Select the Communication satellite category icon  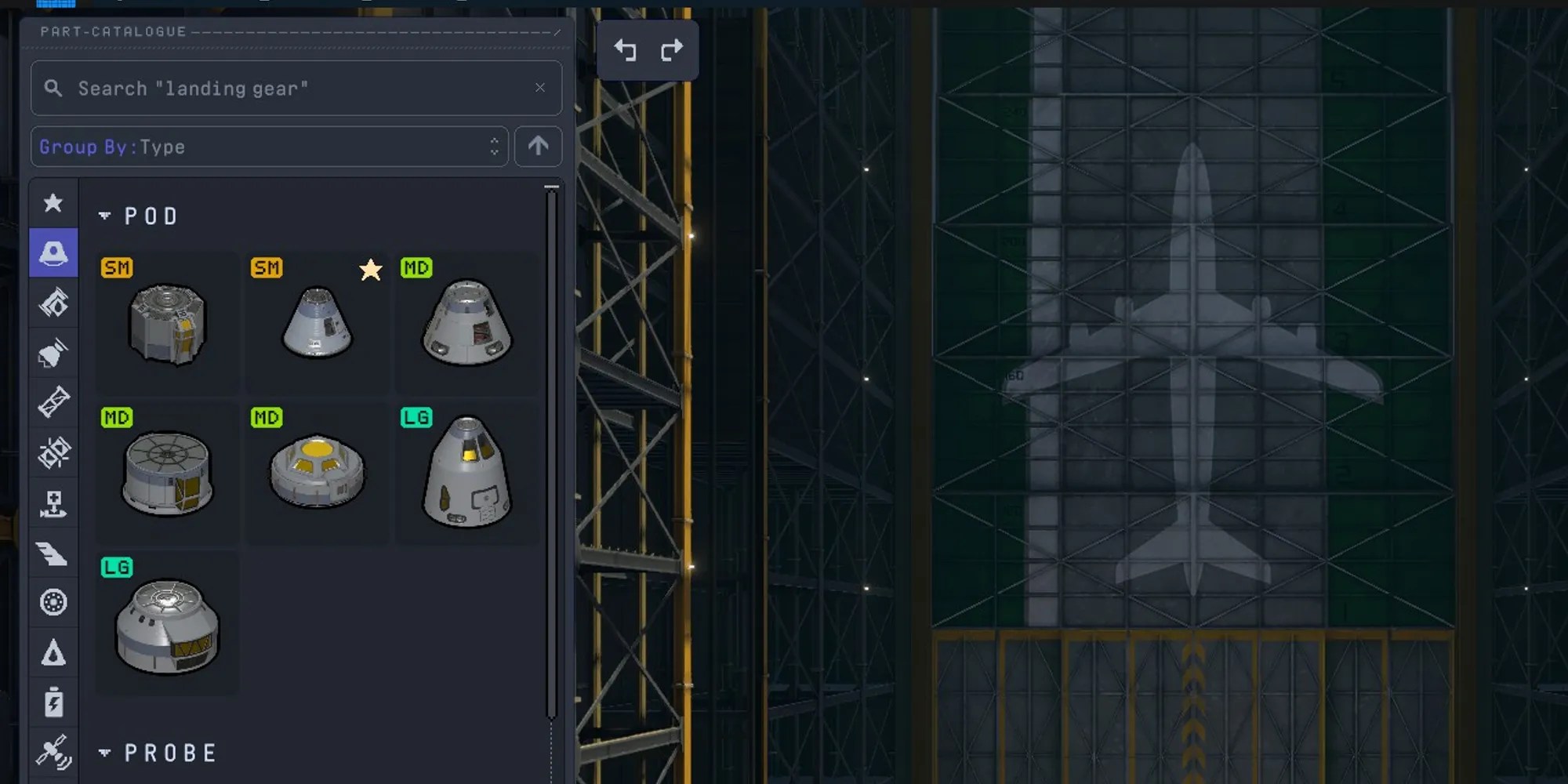tap(53, 753)
